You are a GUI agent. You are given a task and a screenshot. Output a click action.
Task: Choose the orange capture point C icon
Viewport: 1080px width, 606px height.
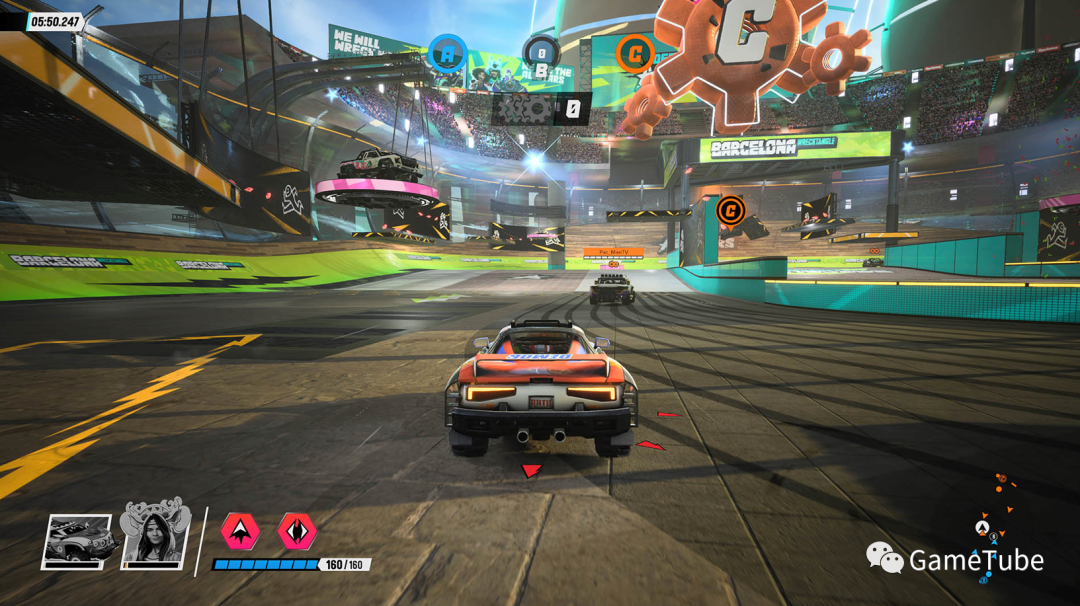coord(634,53)
